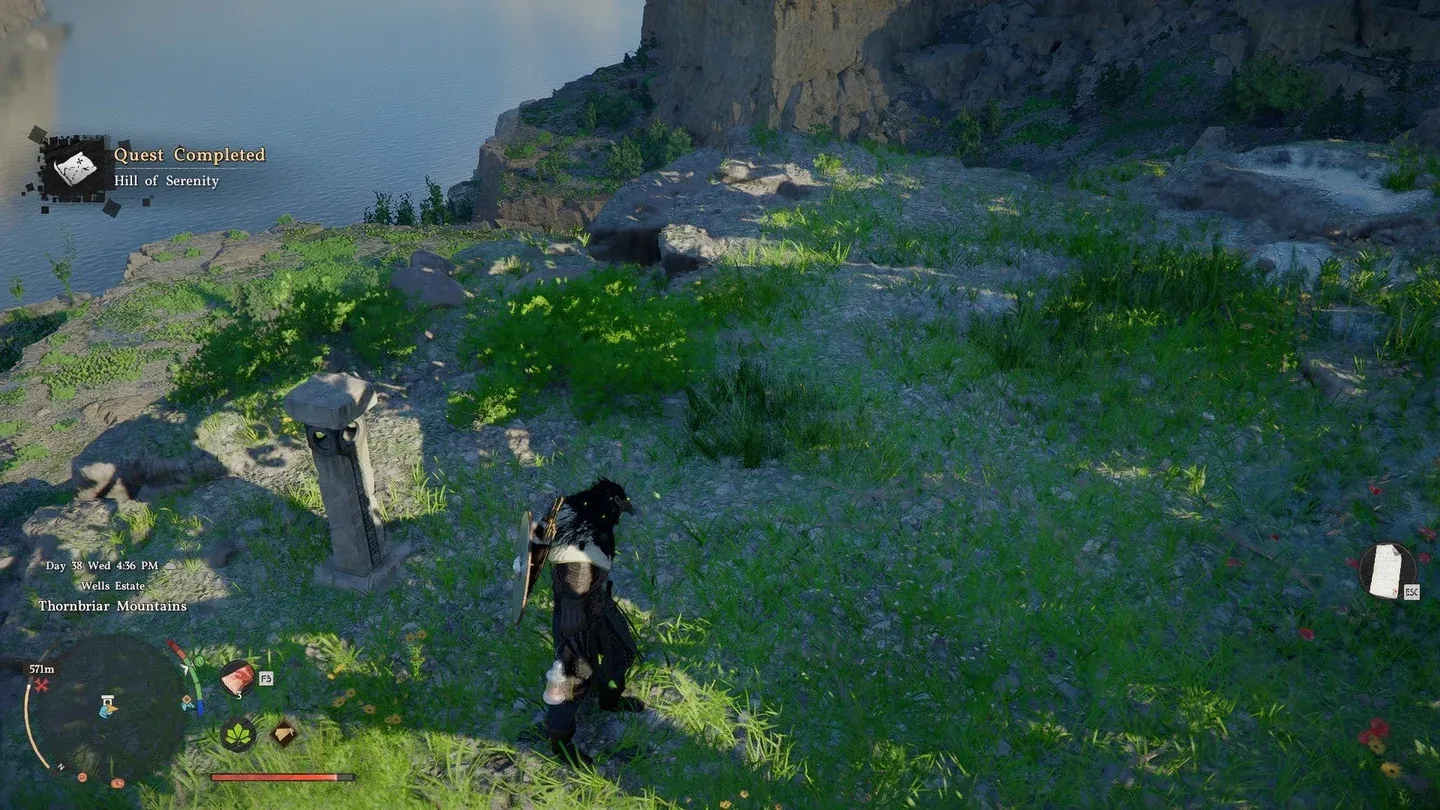The width and height of the screenshot is (1440, 810).
Task: Click the brown diamond-shaped icon
Action: pyautogui.click(x=283, y=733)
